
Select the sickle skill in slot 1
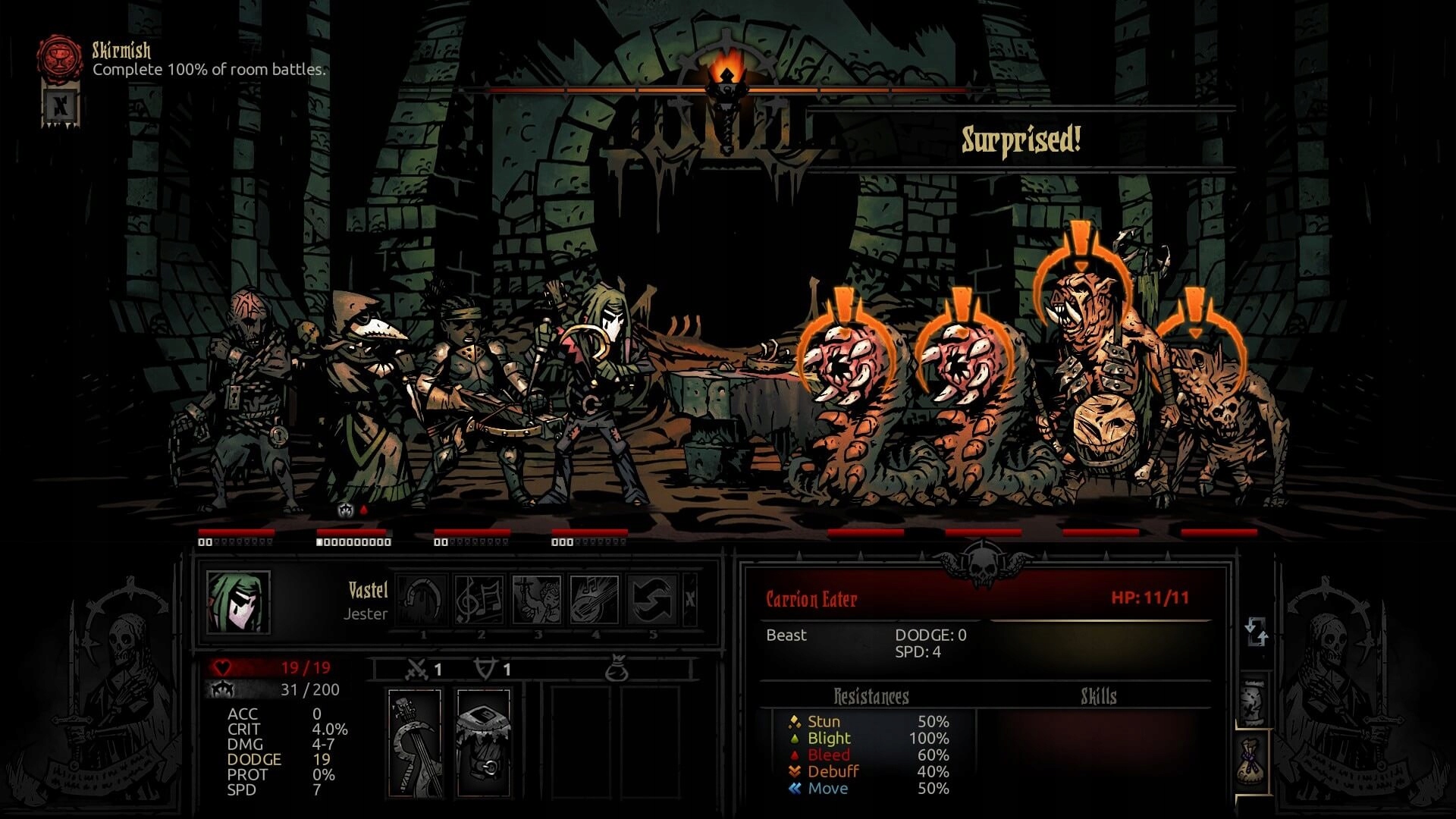tap(422, 599)
